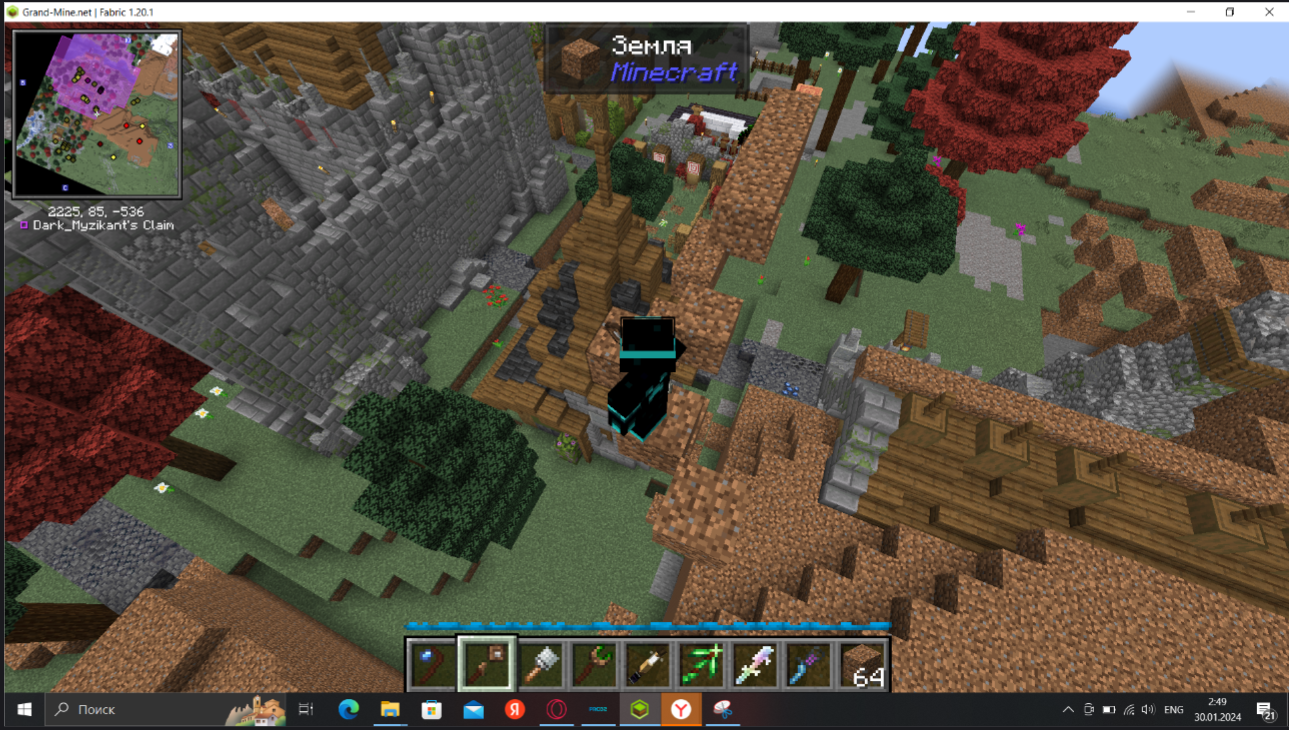The height and width of the screenshot is (730, 1289).
Task: Select the white mace hotbar slot
Action: [x=541, y=665]
